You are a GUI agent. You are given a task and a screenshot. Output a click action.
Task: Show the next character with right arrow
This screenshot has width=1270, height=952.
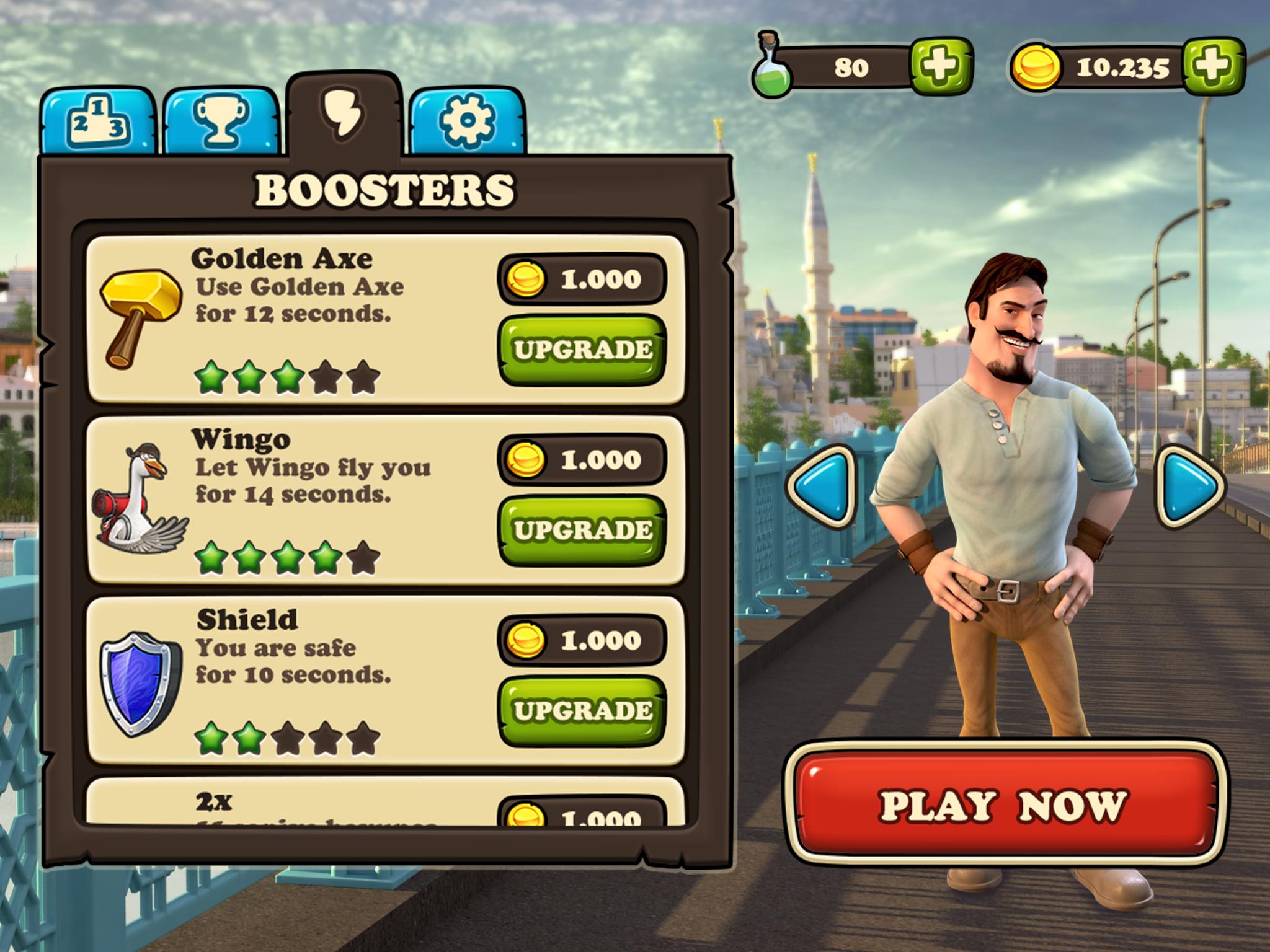point(1188,487)
